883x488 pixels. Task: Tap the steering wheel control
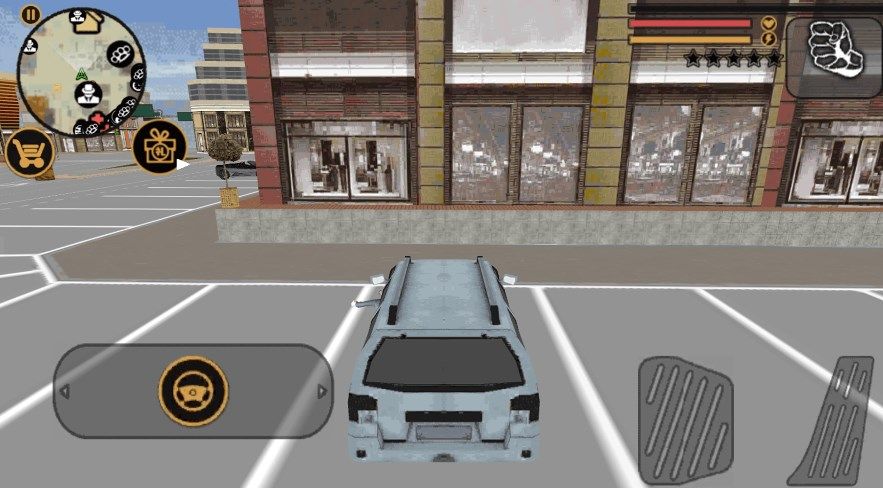[x=193, y=390]
